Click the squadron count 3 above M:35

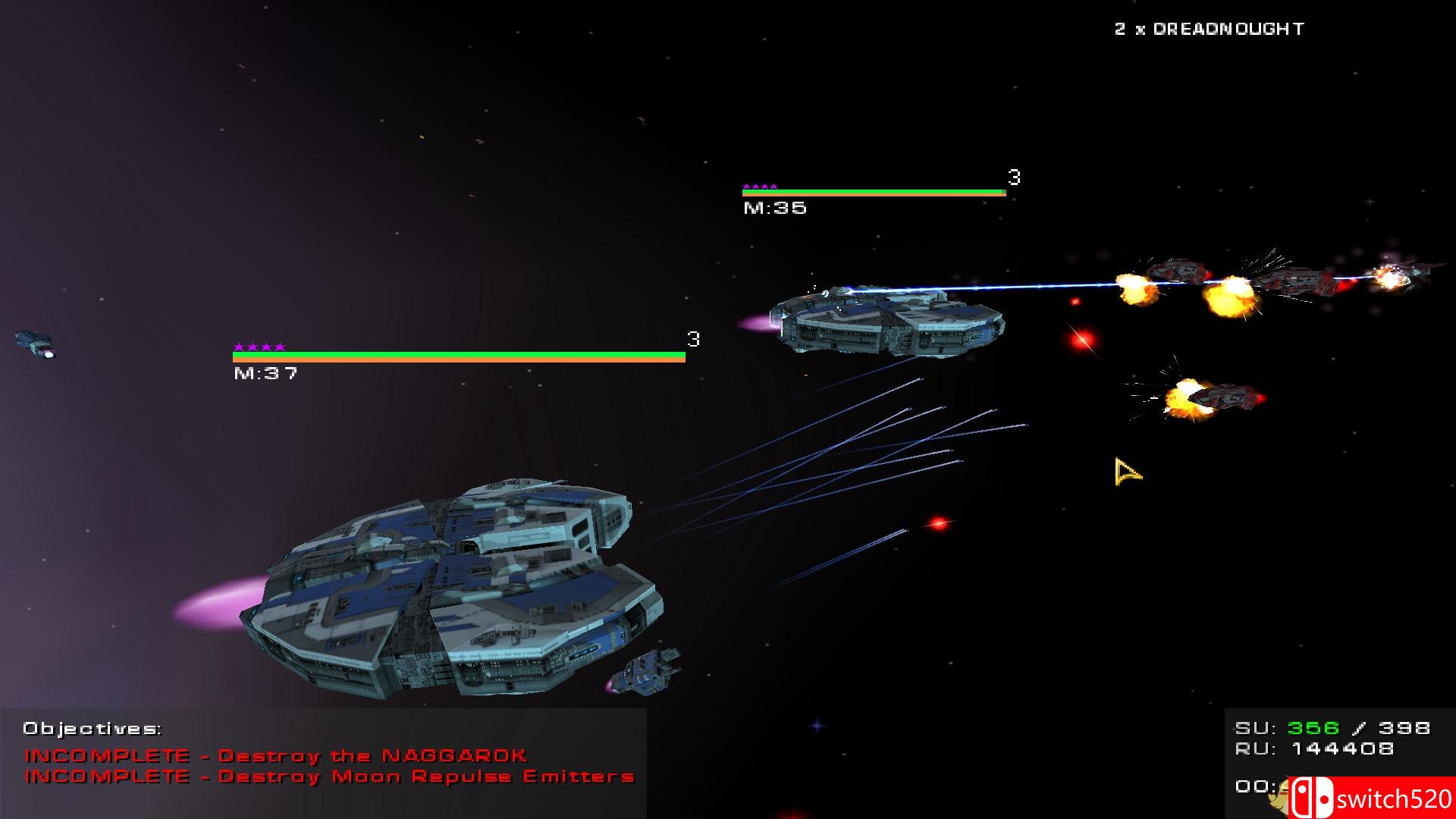pyautogui.click(x=1014, y=176)
